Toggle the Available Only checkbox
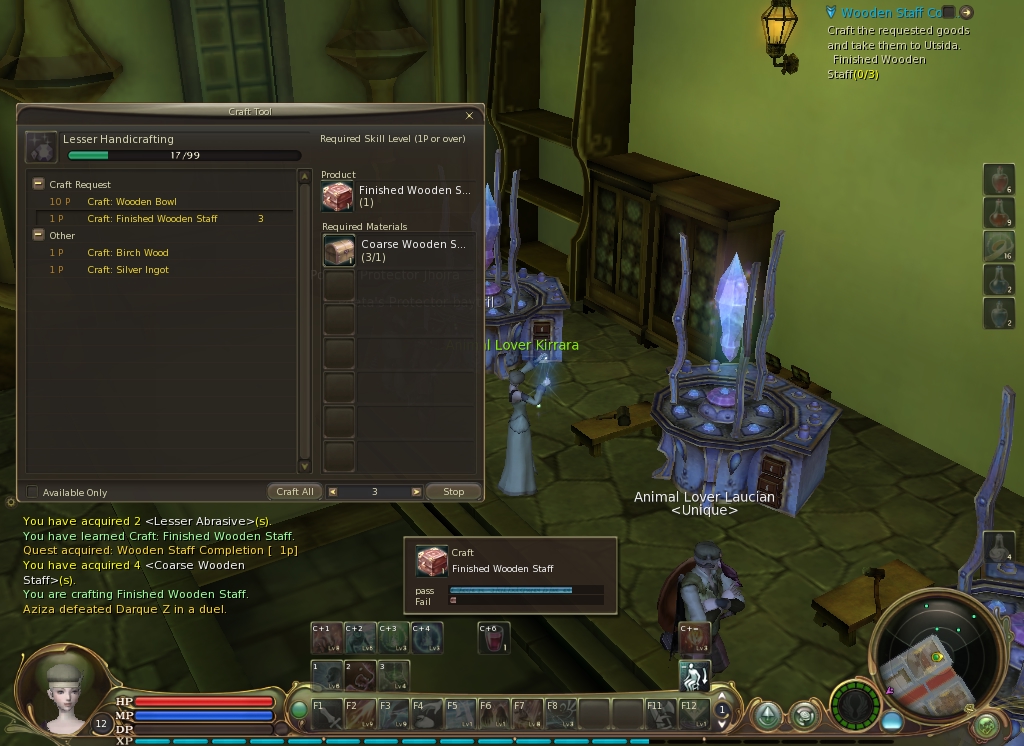Screen dimensions: 1024x746 (33, 492)
